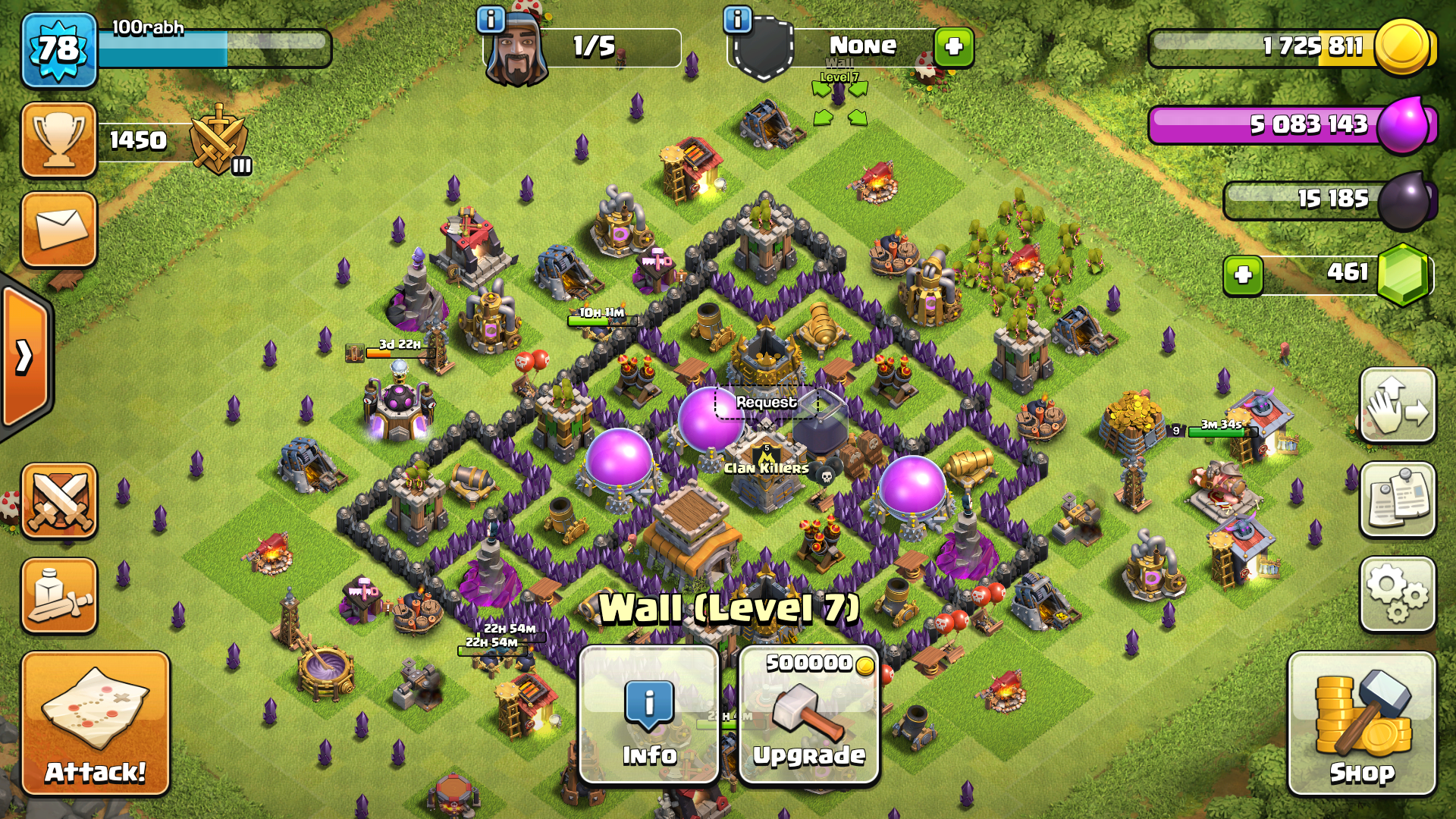
Task: Tap the clan castle Request bubble
Action: point(767,403)
